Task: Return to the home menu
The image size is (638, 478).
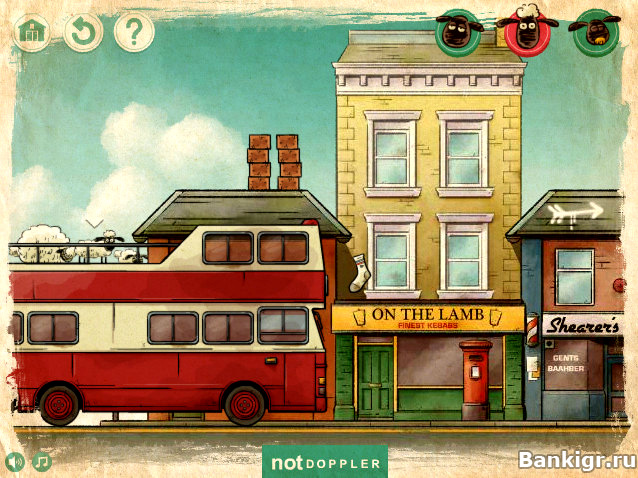Action: tap(32, 32)
